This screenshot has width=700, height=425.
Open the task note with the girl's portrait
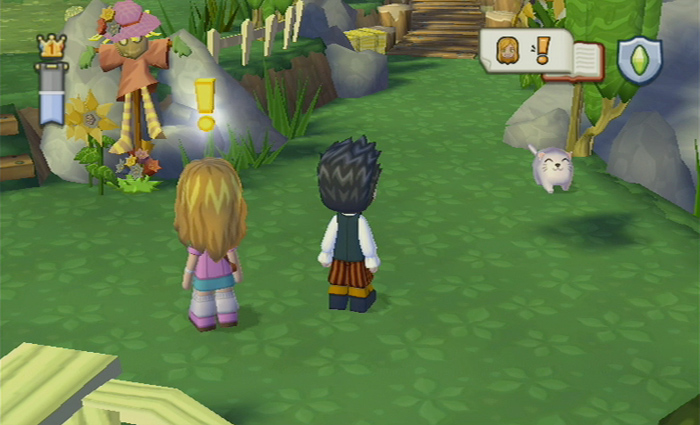(x=522, y=50)
